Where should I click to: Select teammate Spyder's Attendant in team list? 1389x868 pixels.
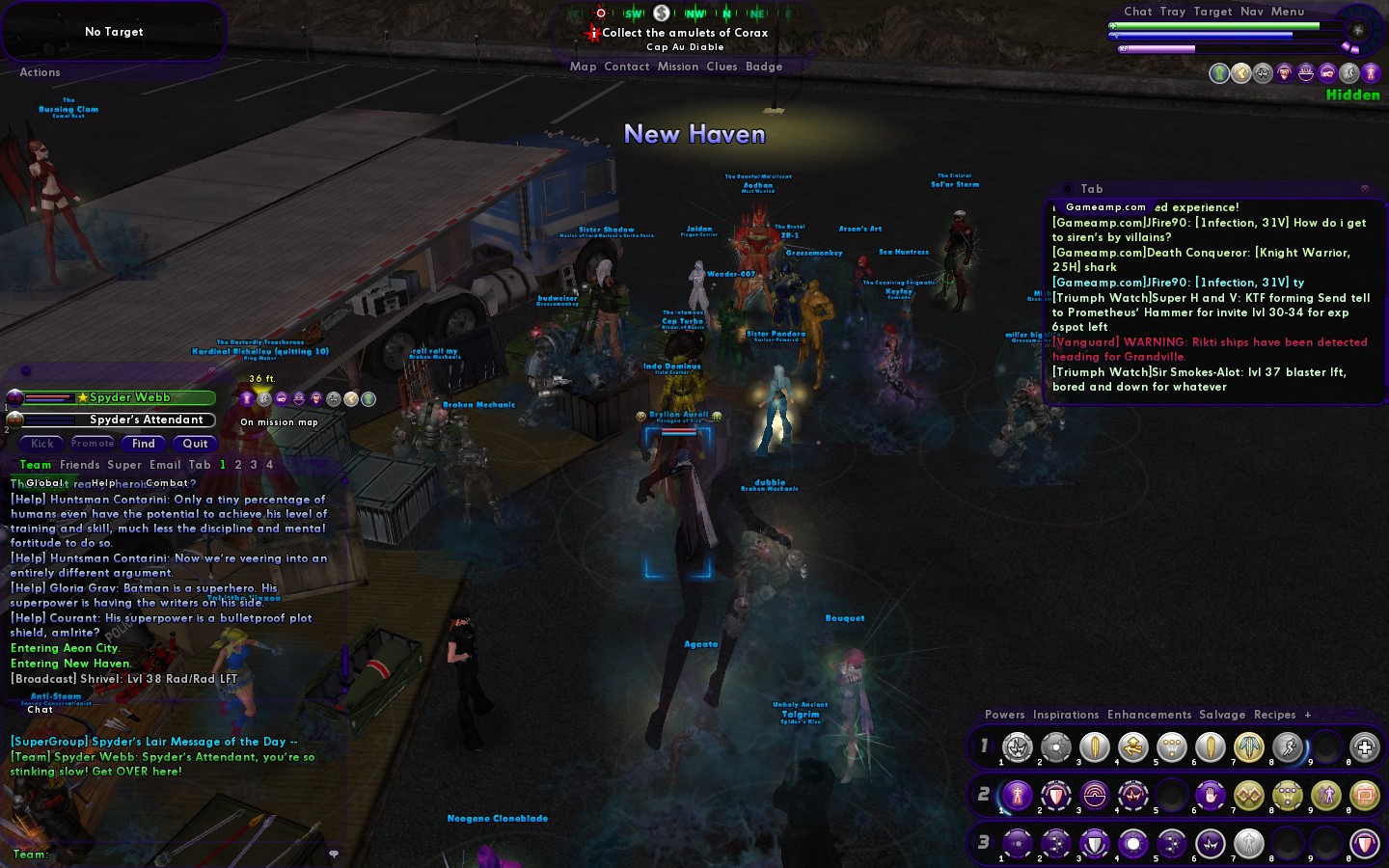[146, 420]
